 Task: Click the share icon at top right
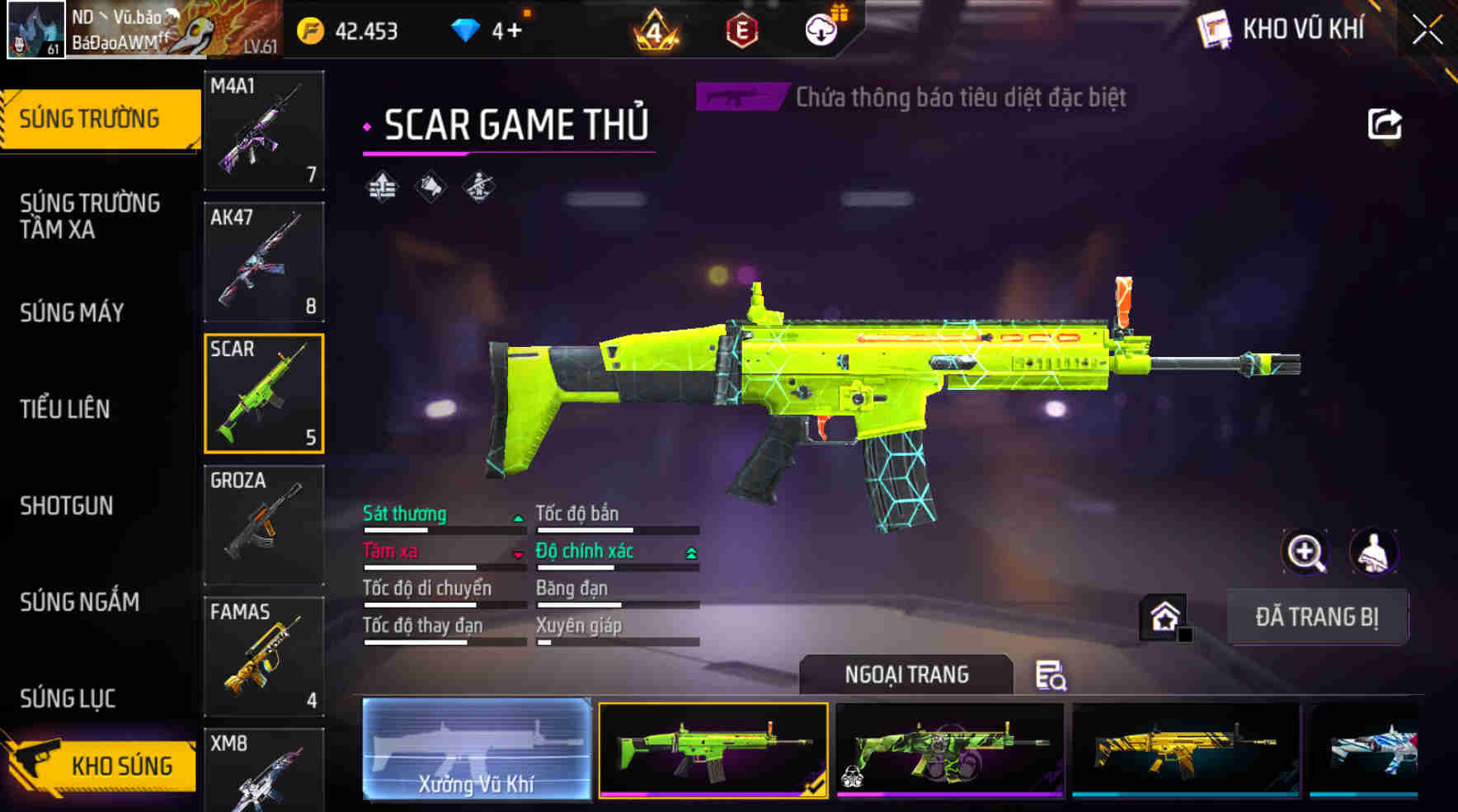point(1385,124)
